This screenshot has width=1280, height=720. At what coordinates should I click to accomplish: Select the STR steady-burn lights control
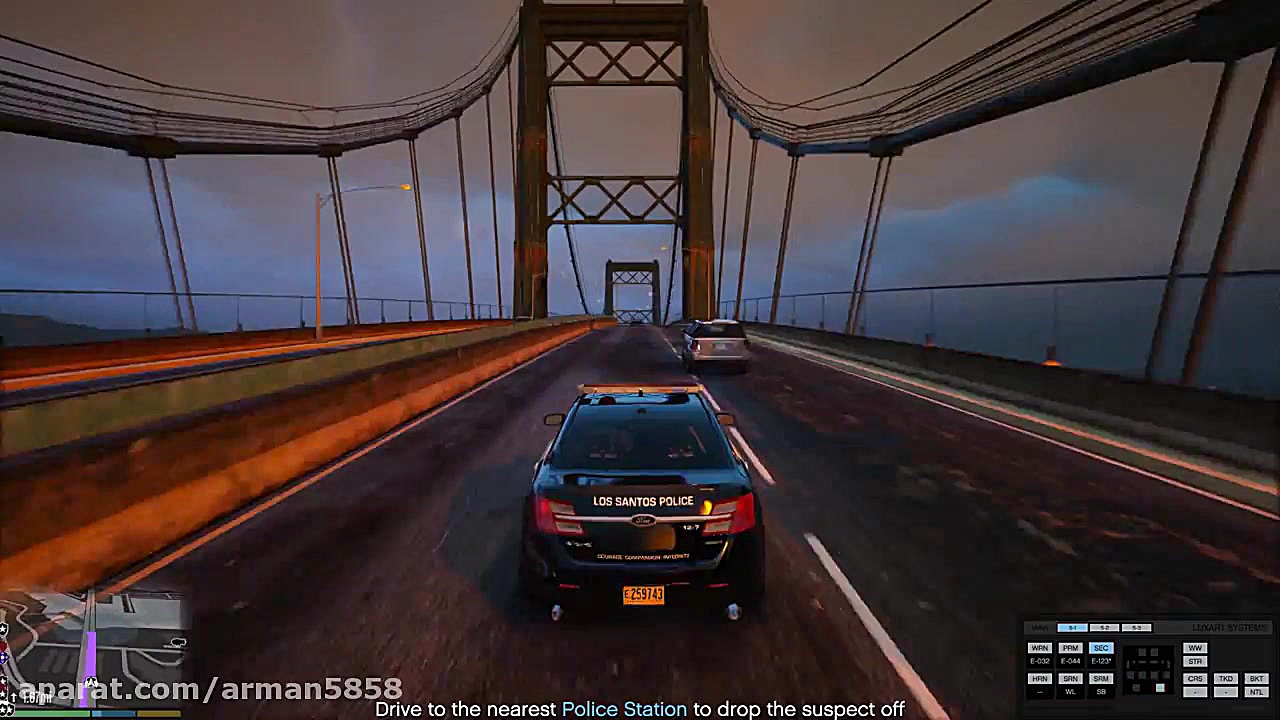click(1195, 661)
